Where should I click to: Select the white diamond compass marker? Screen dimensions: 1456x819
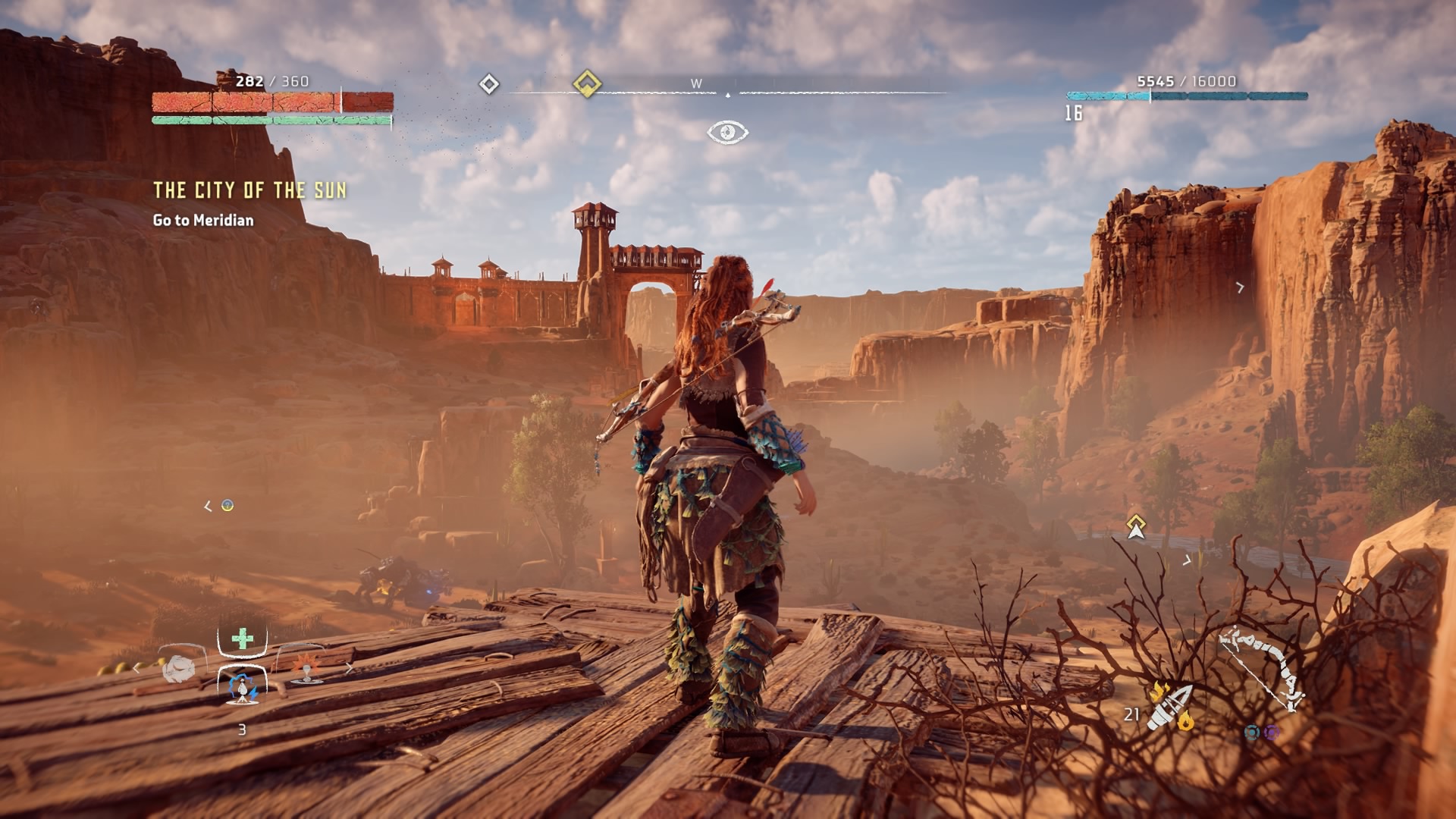489,83
